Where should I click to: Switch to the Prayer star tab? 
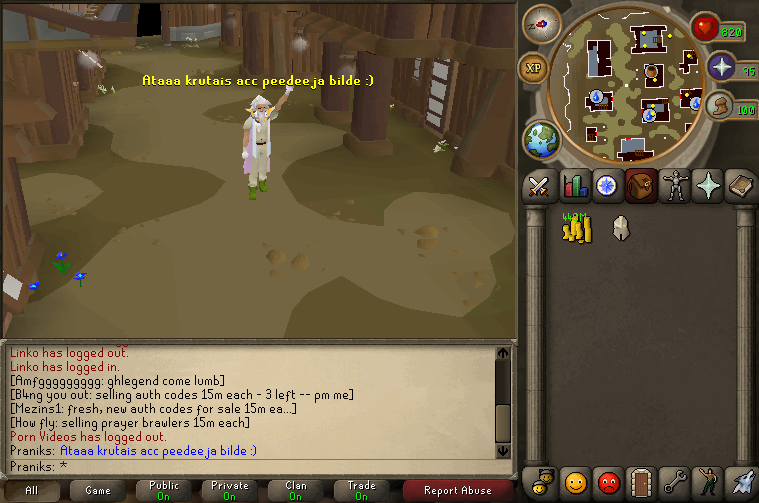click(708, 185)
